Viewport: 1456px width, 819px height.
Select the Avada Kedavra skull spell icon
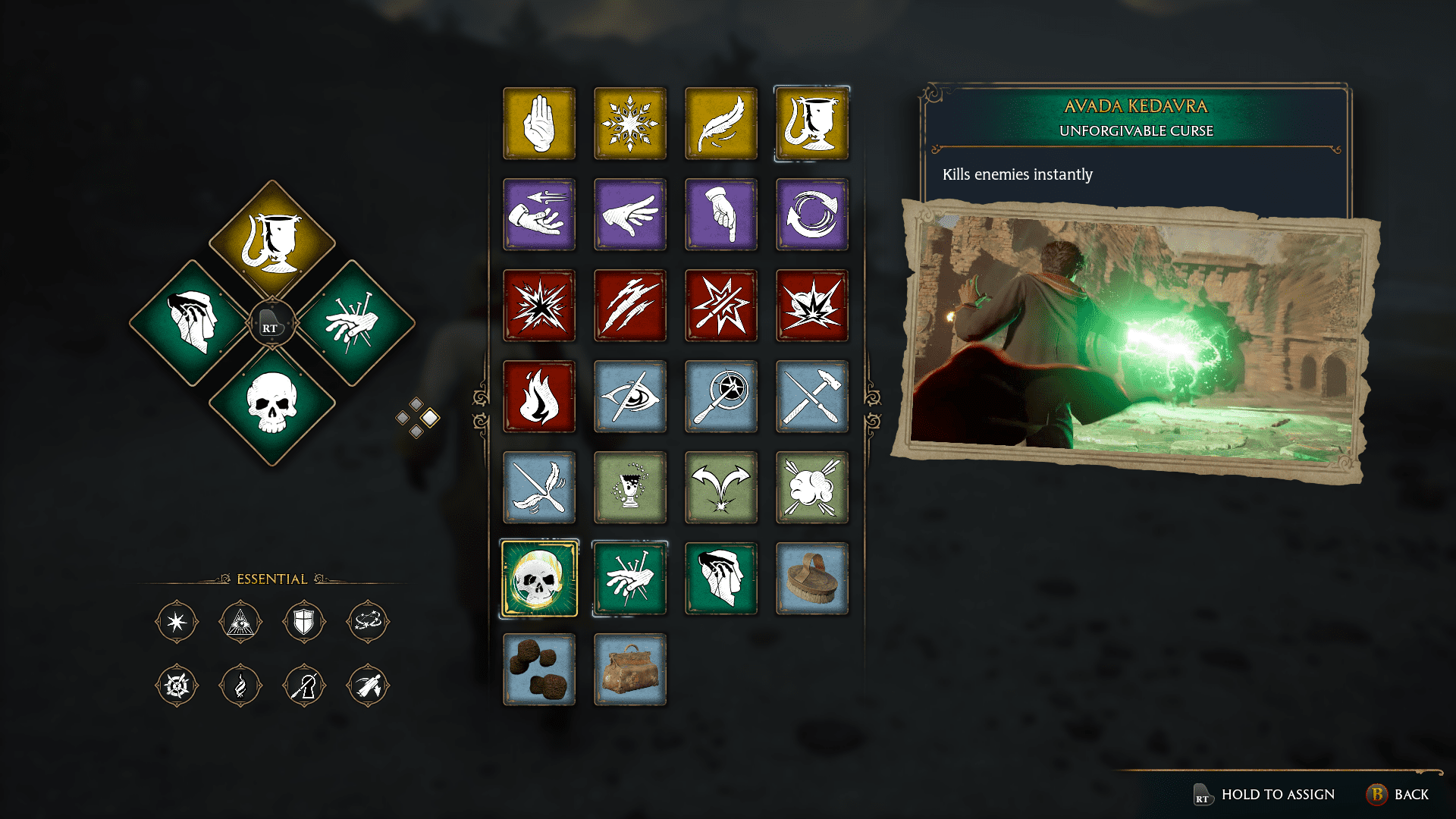[x=539, y=579]
